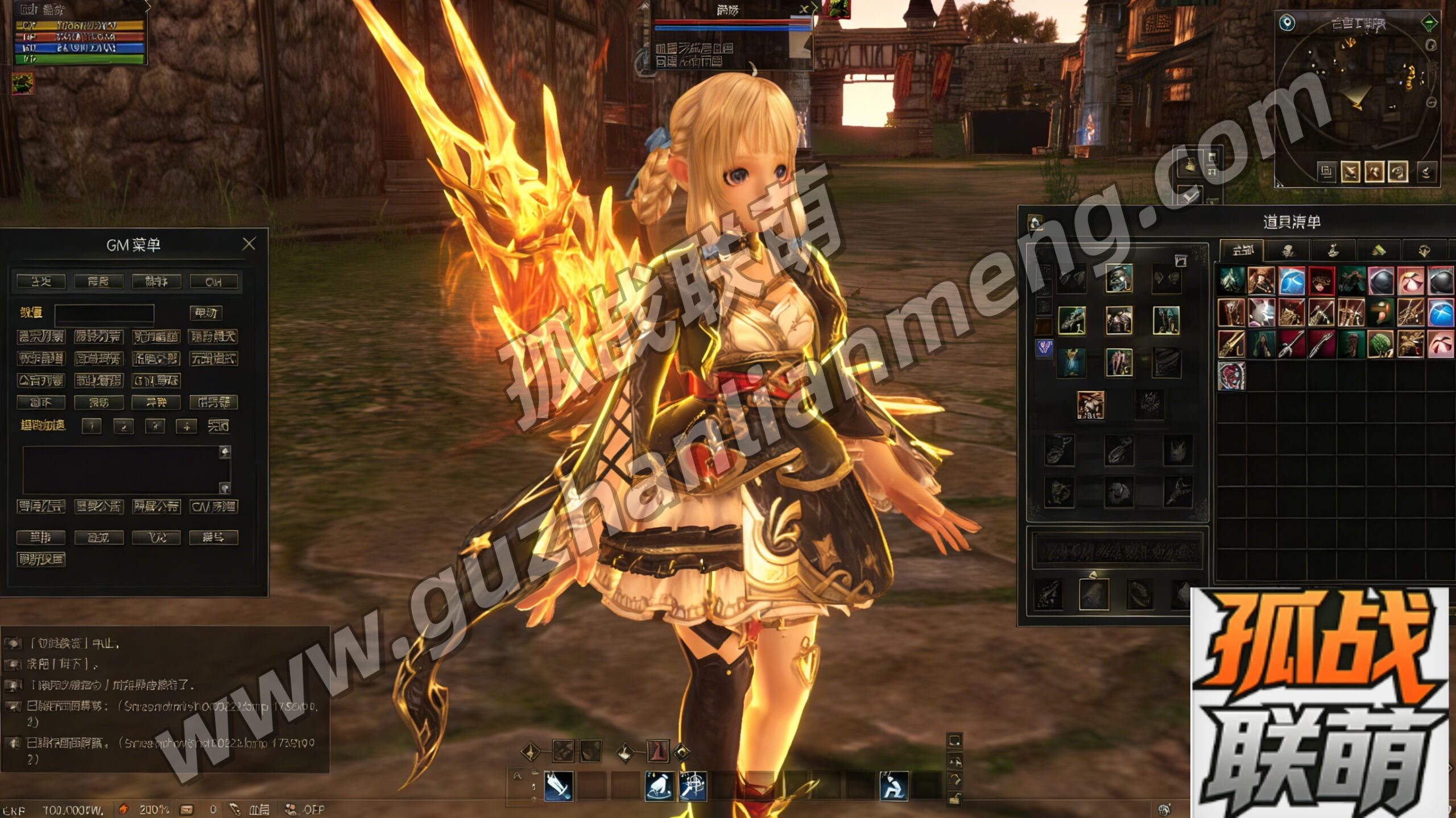Activate the downward sword skill on the hotbar
The height and width of the screenshot is (818, 1456).
point(559,786)
